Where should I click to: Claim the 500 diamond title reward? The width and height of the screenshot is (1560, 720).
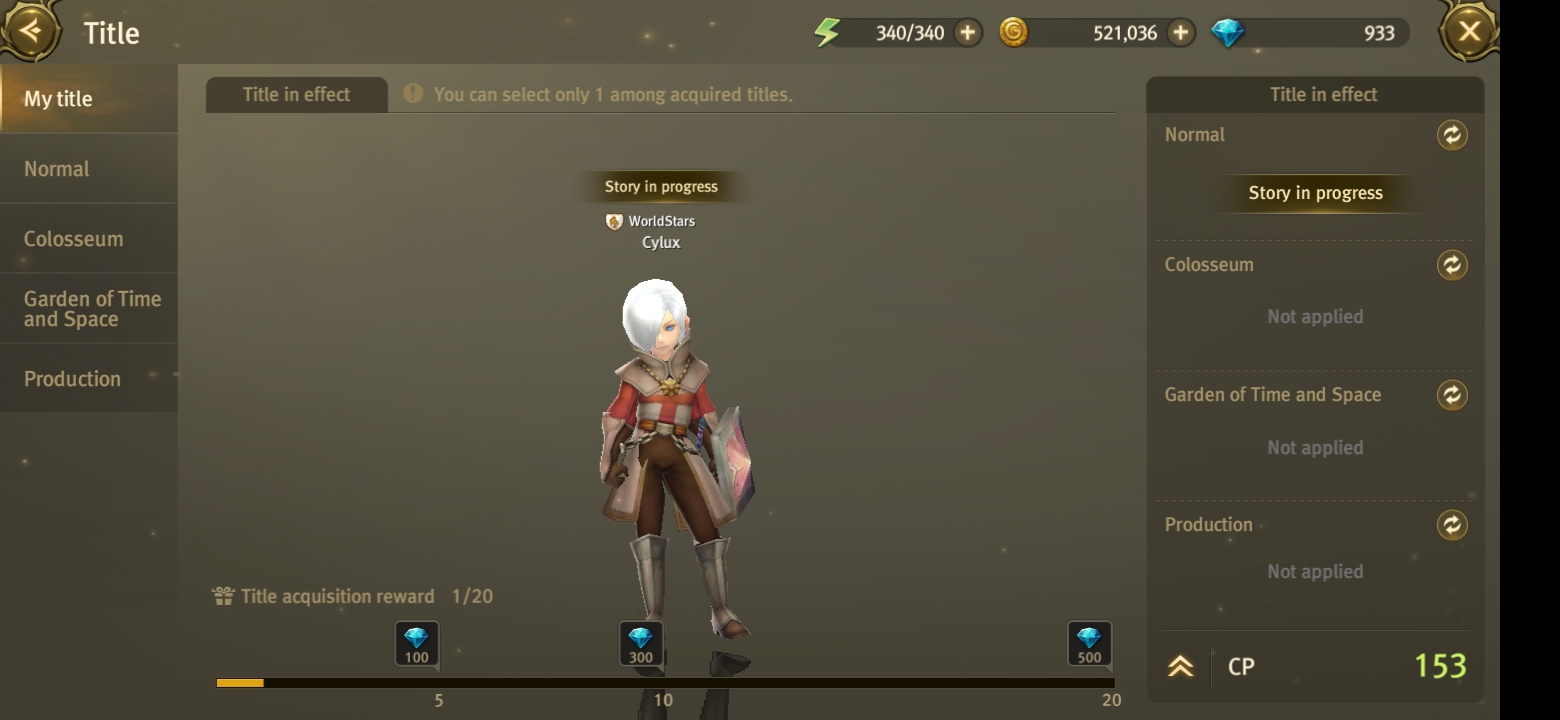point(1089,644)
